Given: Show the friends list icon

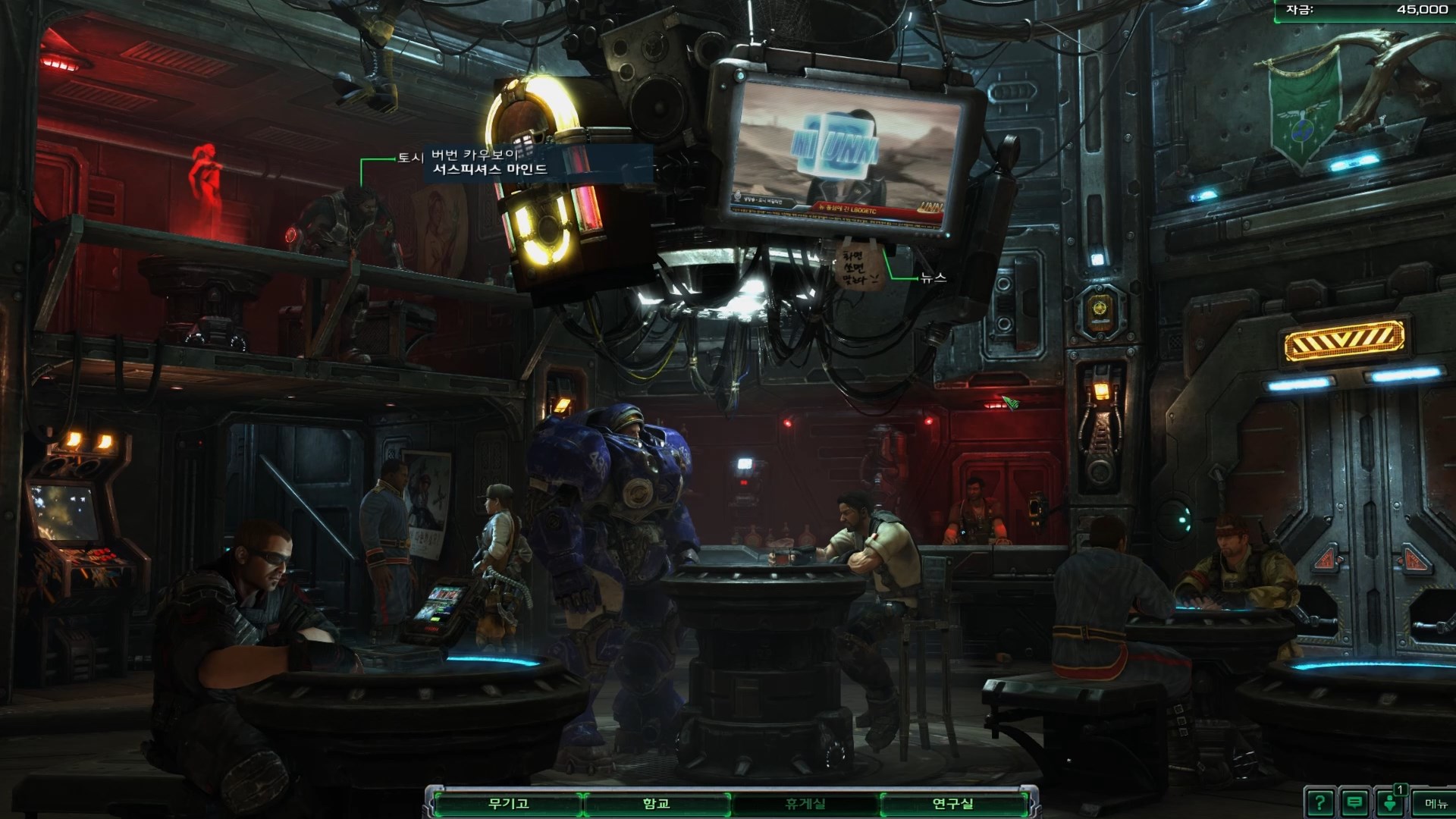Looking at the screenshot, I should 1390,803.
